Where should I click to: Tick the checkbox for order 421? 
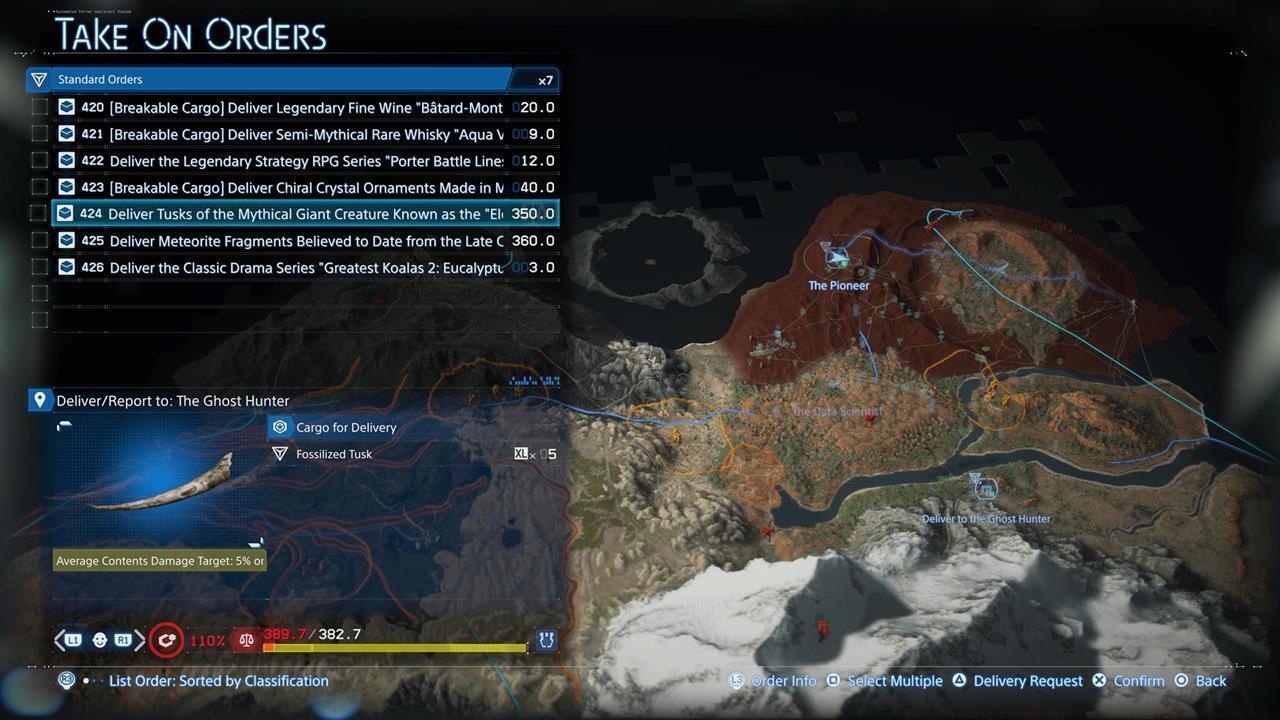tap(39, 133)
